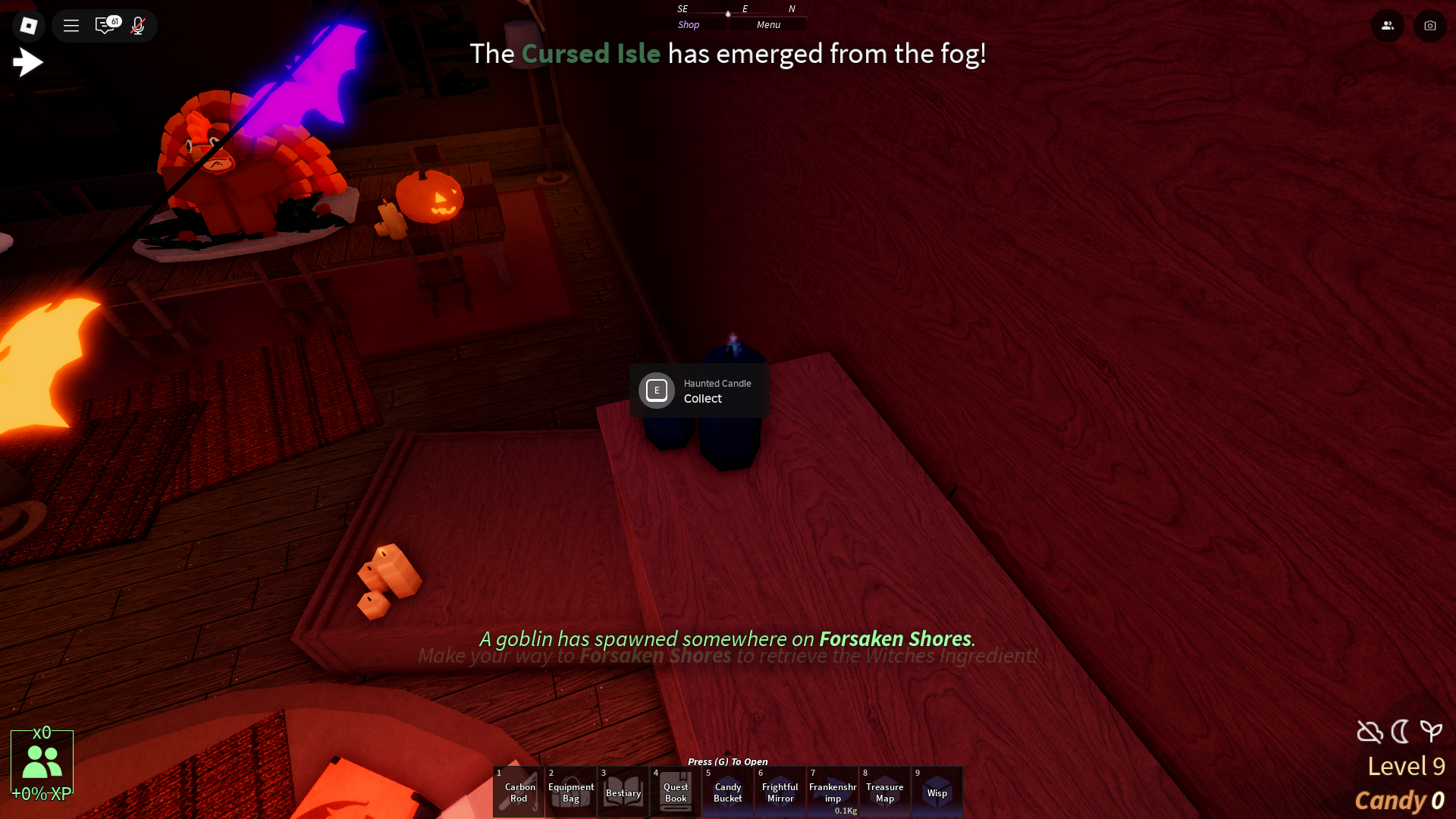
Task: Open the screenshot camera button
Action: point(1429,26)
